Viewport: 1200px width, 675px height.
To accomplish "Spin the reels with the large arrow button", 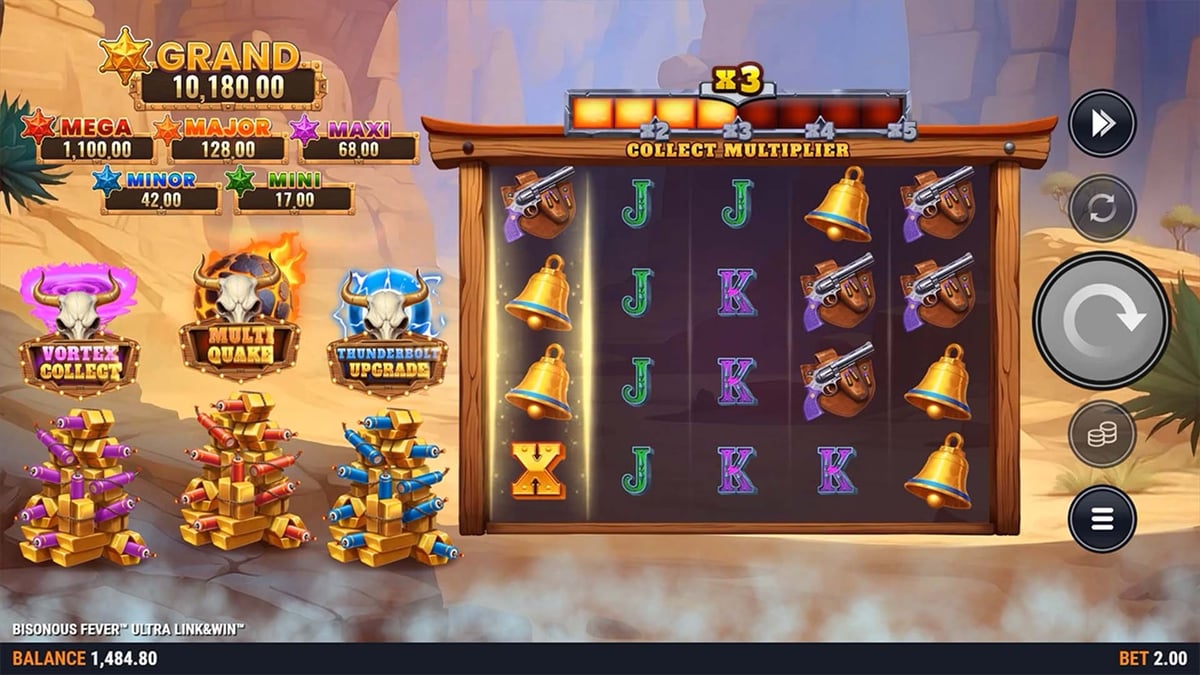I will click(x=1101, y=319).
